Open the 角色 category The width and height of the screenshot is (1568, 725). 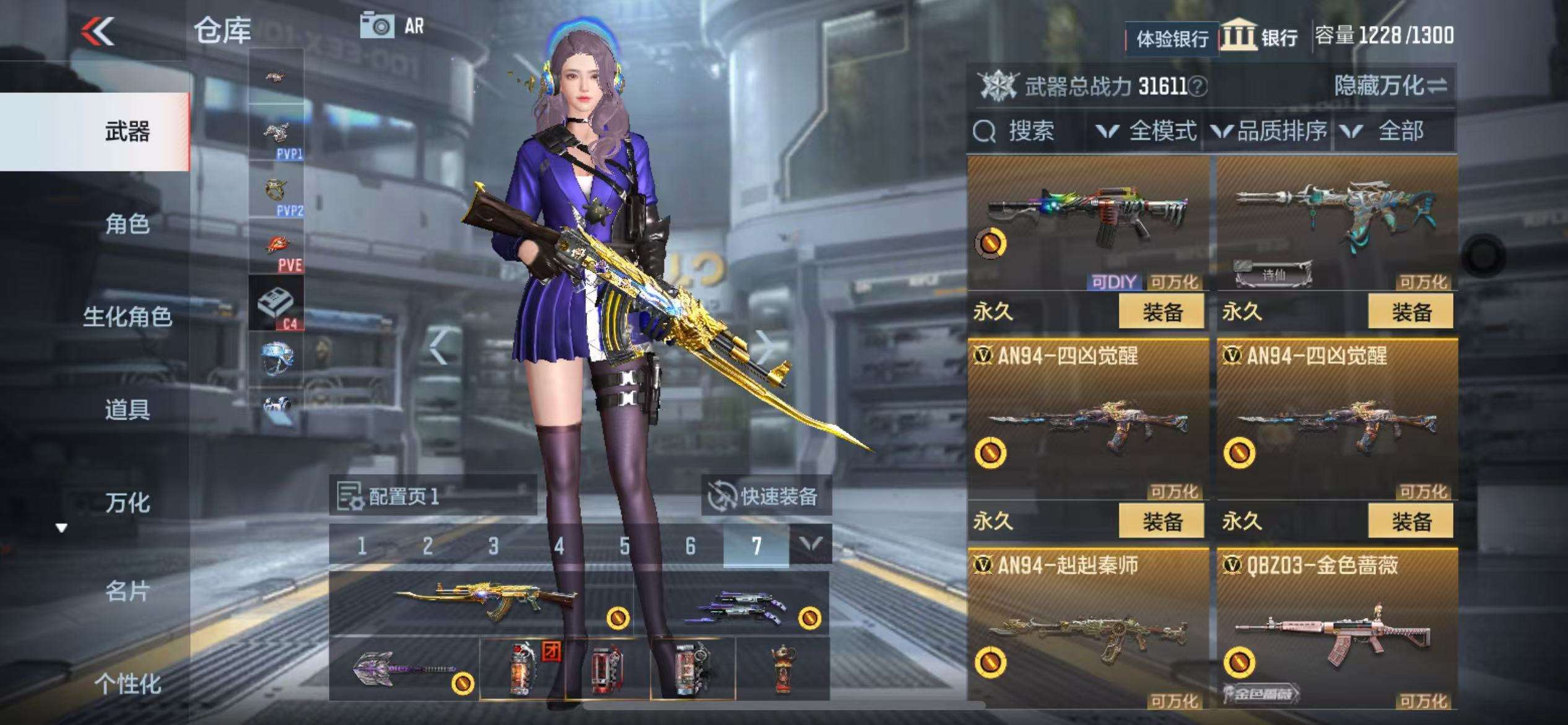click(x=127, y=224)
